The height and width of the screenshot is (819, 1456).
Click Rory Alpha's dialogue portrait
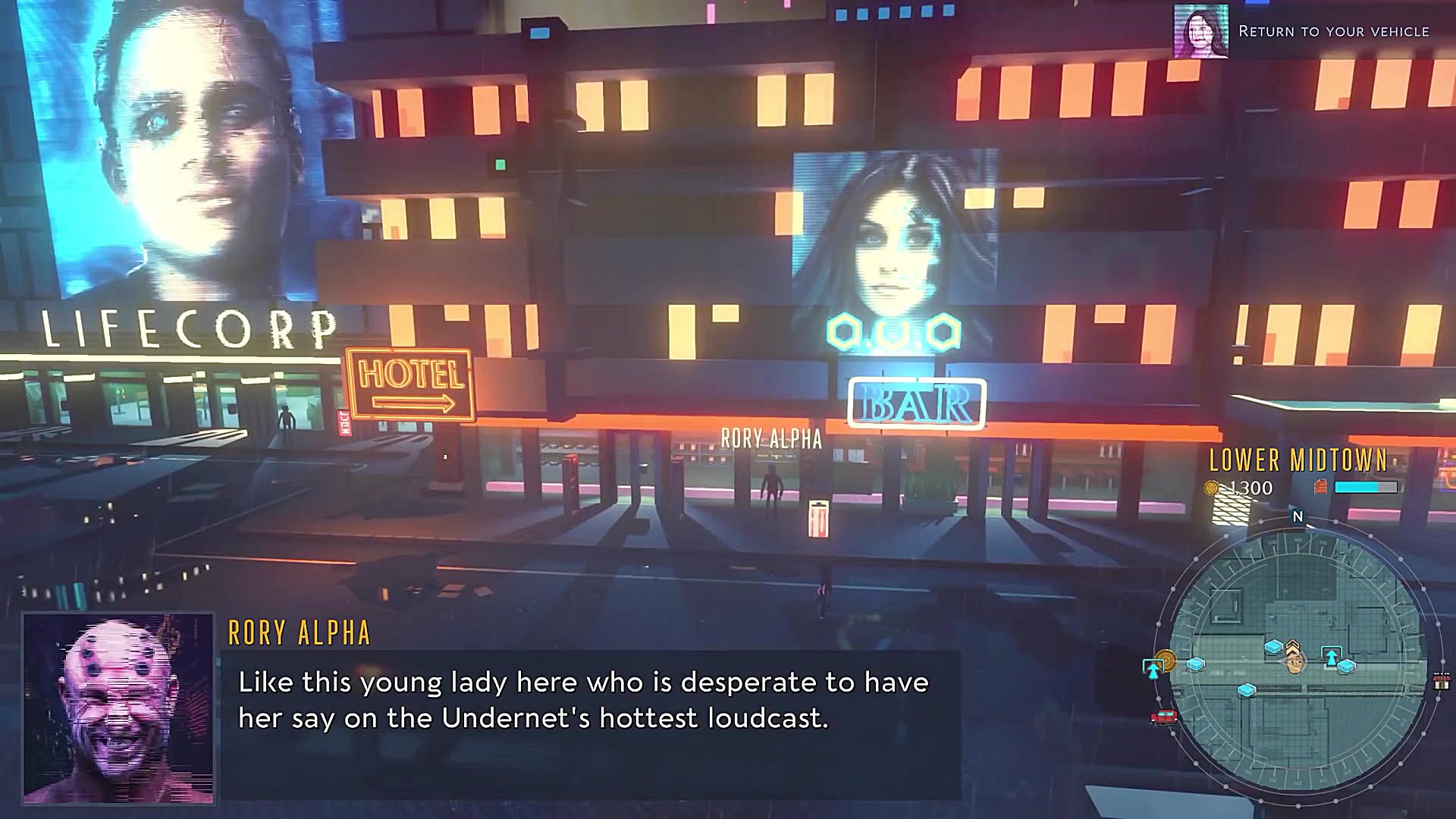pos(118,708)
